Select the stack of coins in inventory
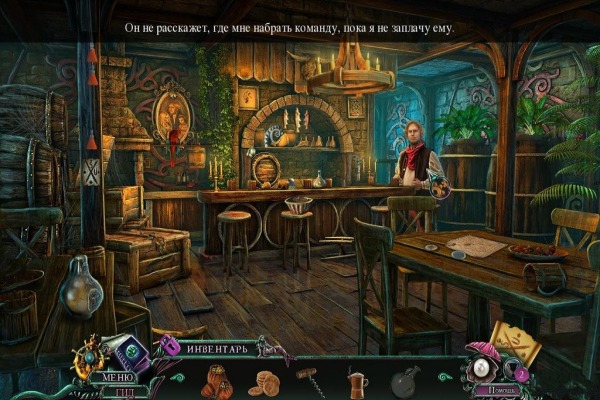The height and width of the screenshot is (400, 600). tap(265, 381)
